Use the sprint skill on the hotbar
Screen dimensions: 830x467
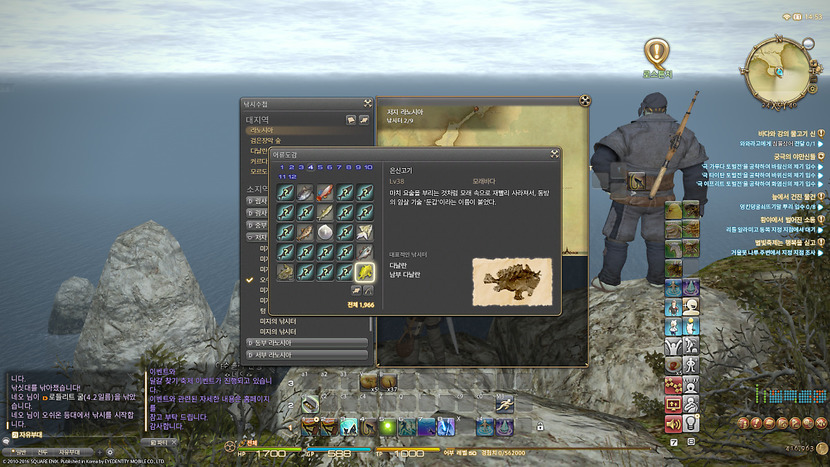pos(505,404)
